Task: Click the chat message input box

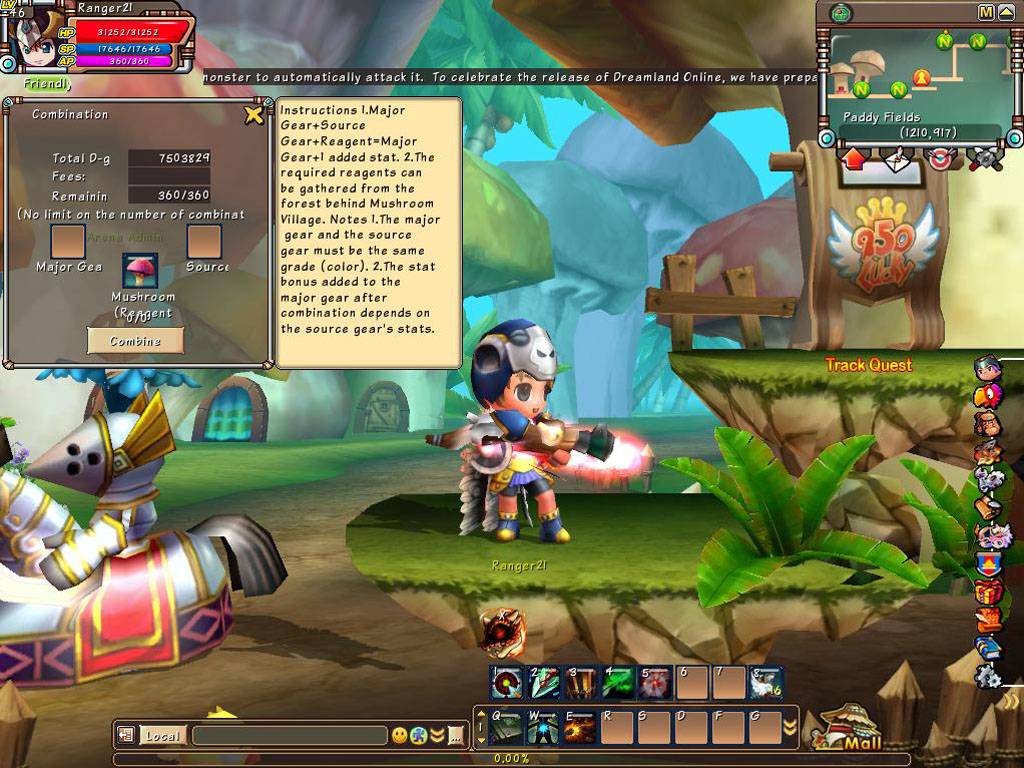Action: [288, 736]
